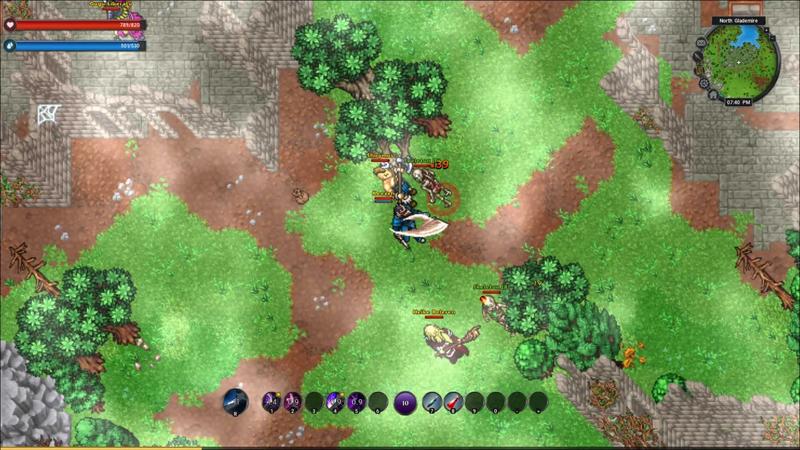800x450 pixels.
Task: Drink the red potion in slot 8
Action: pos(453,402)
